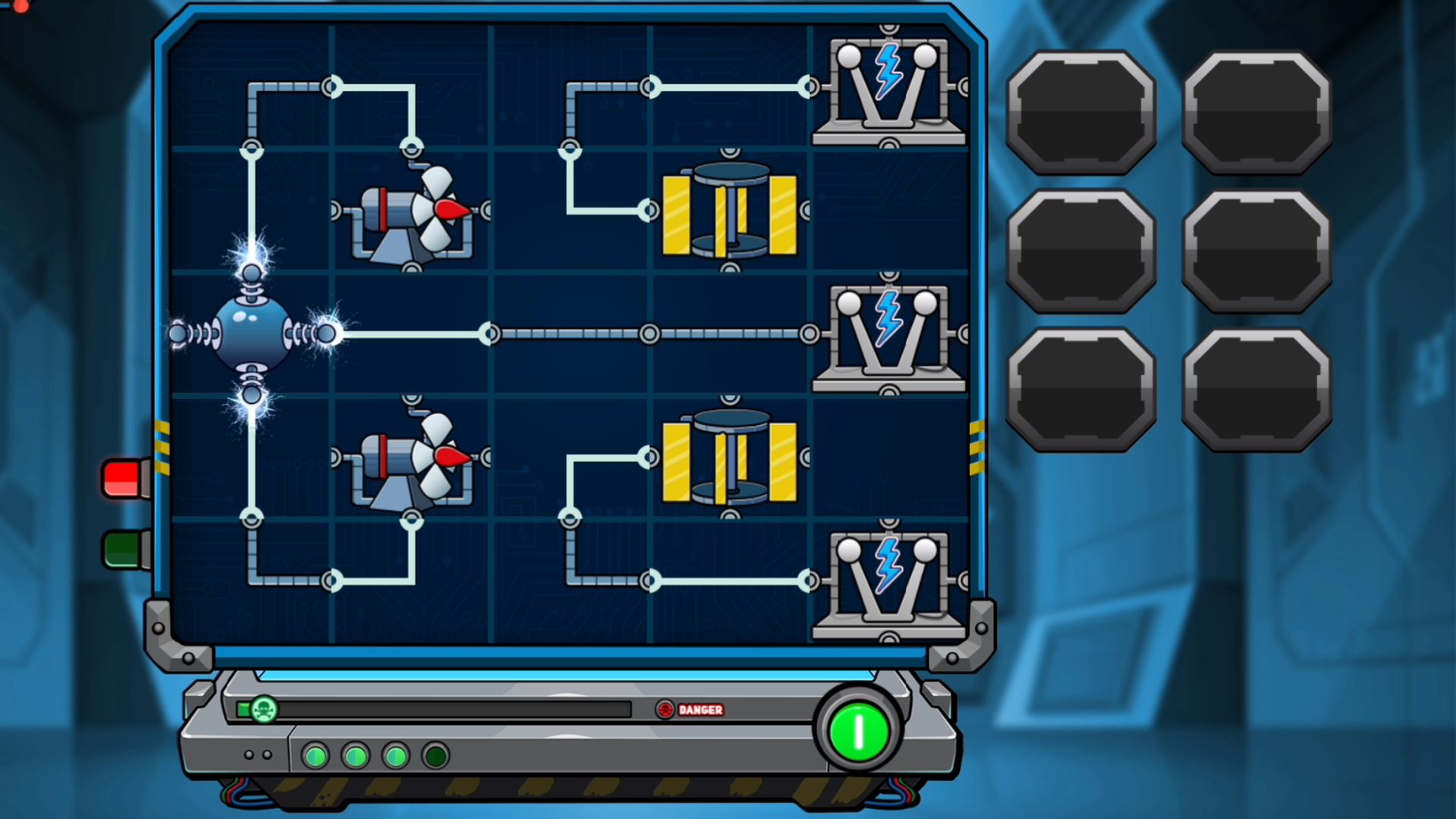Viewport: 1456px width, 819px height.
Task: Choose the lower yellow capacitor component
Action: pos(730,460)
